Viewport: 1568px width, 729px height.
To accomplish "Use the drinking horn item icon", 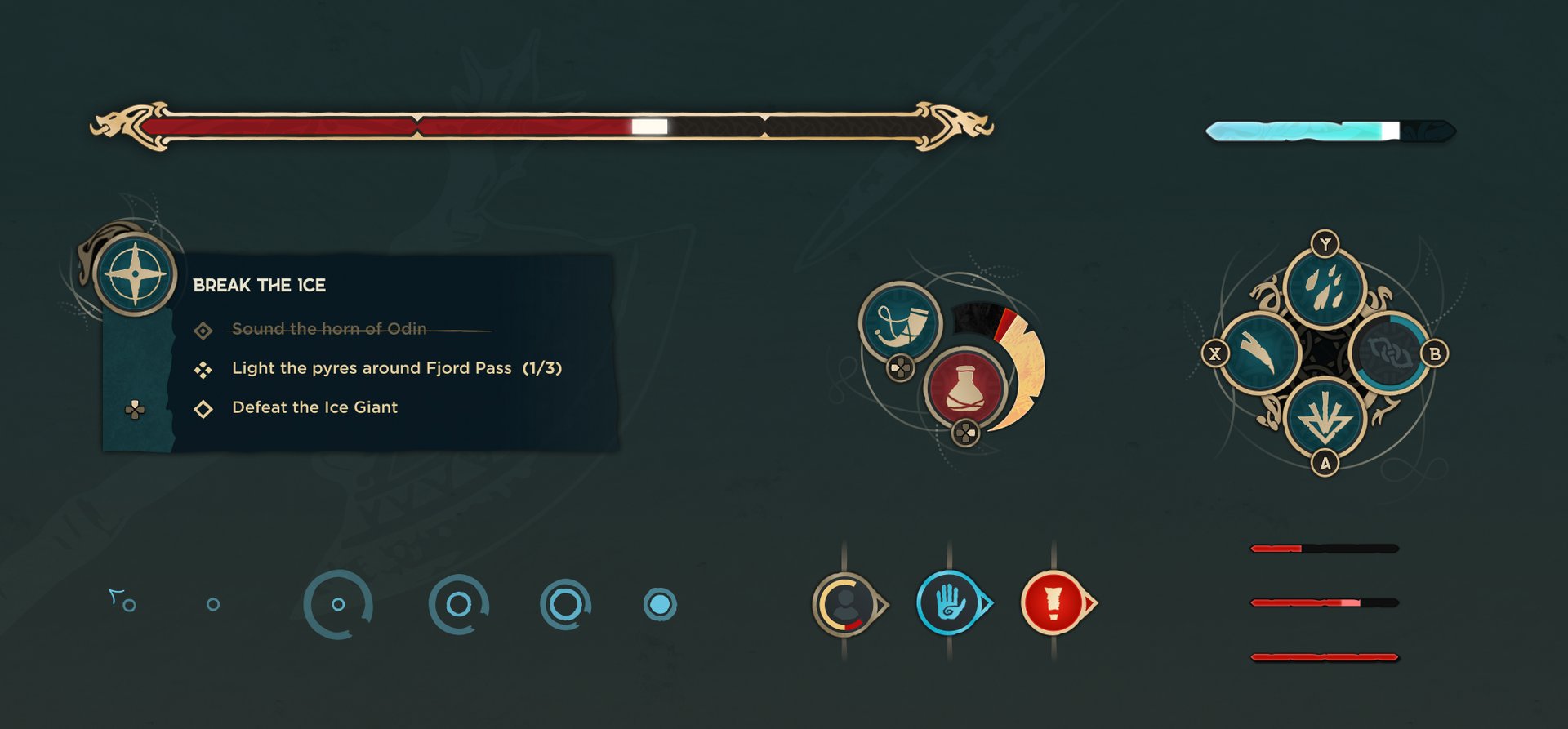I will point(900,322).
